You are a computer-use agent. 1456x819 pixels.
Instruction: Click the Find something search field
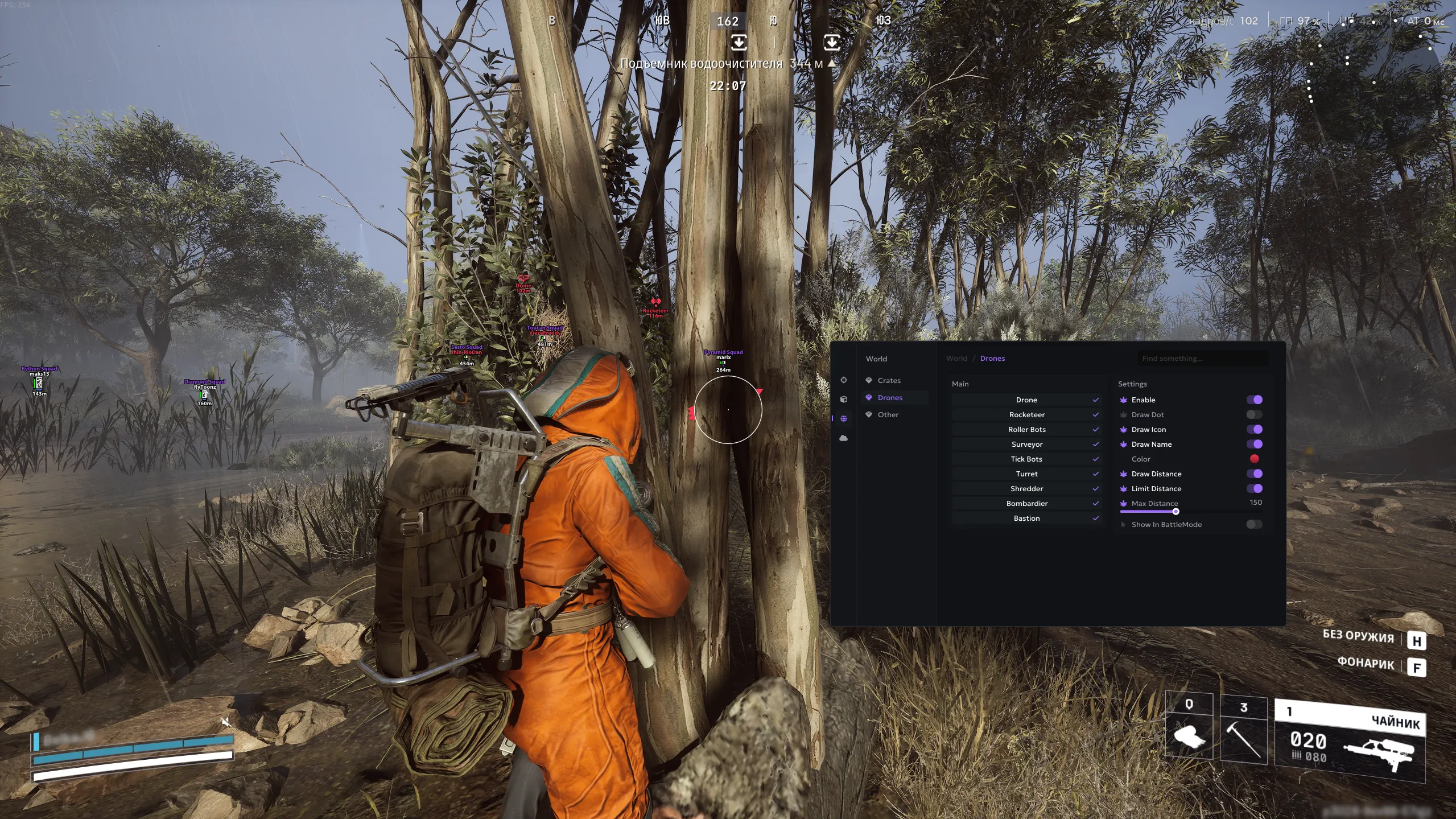(1203, 358)
